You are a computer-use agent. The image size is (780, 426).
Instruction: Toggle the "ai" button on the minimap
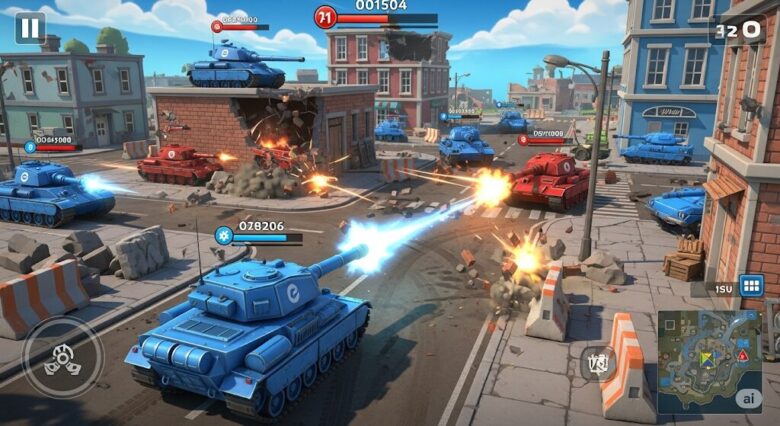pos(747,398)
